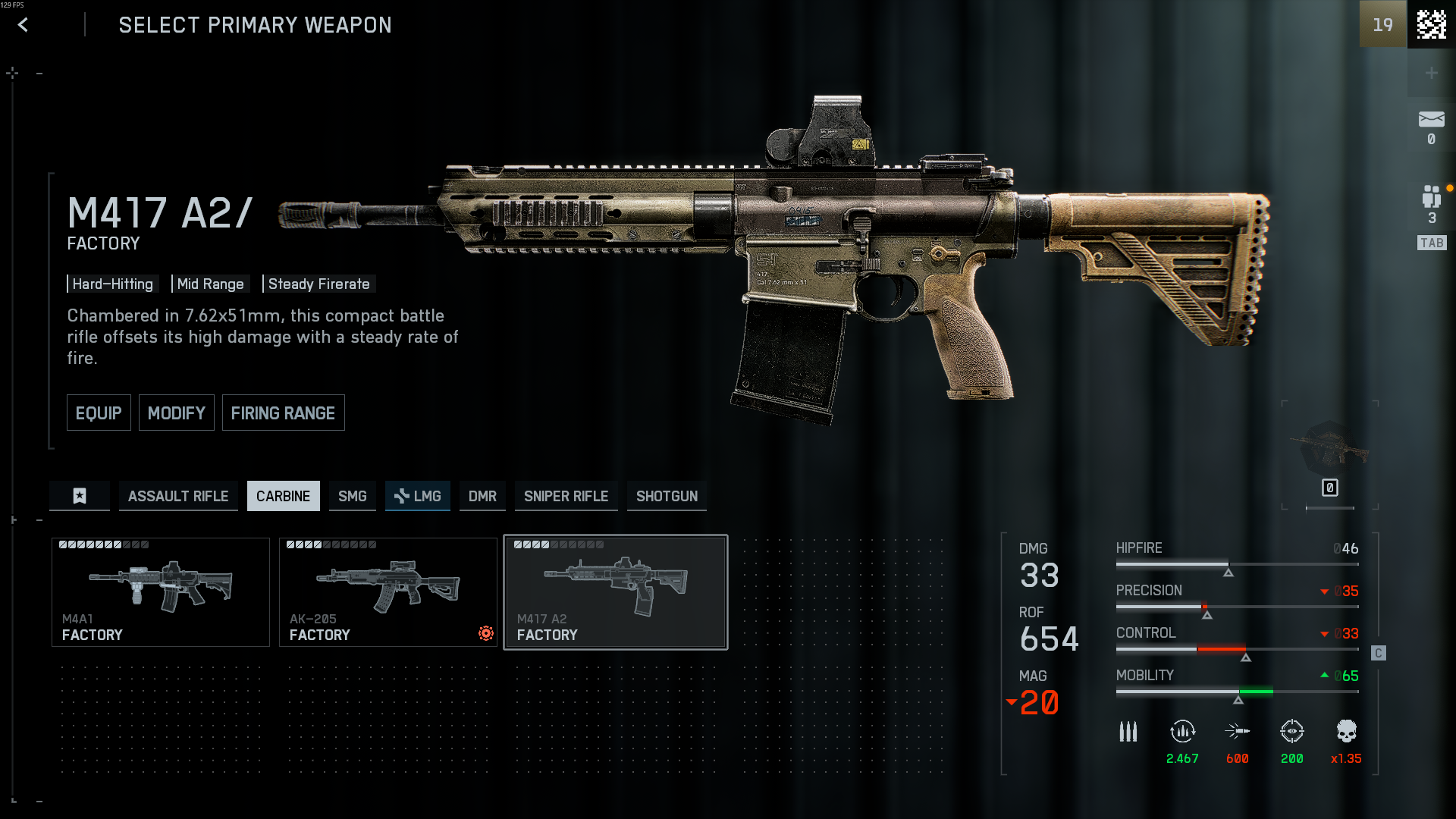This screenshot has width=1456, height=819.
Task: Select the Carbine category tab
Action: [283, 496]
